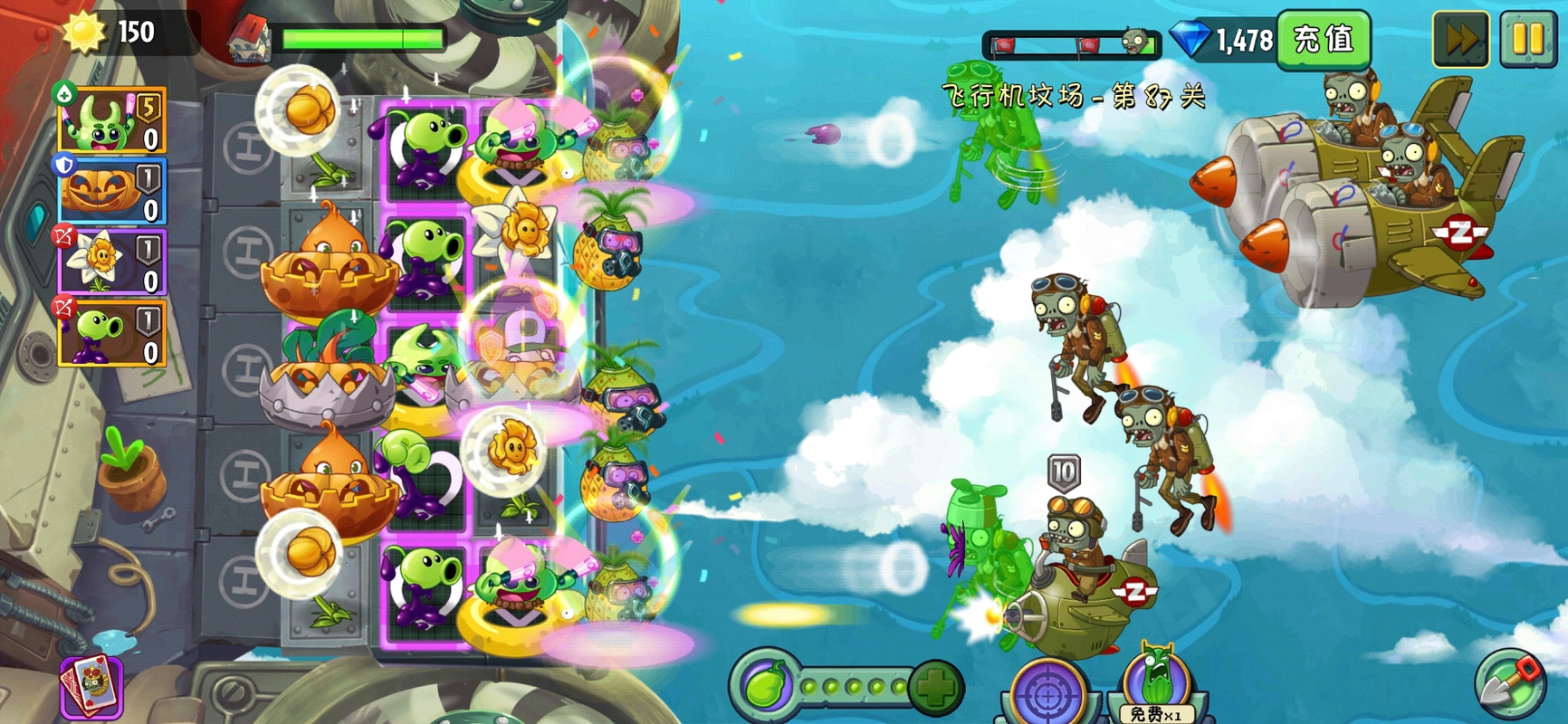Tap the green 充值 recharge button

tap(1323, 39)
